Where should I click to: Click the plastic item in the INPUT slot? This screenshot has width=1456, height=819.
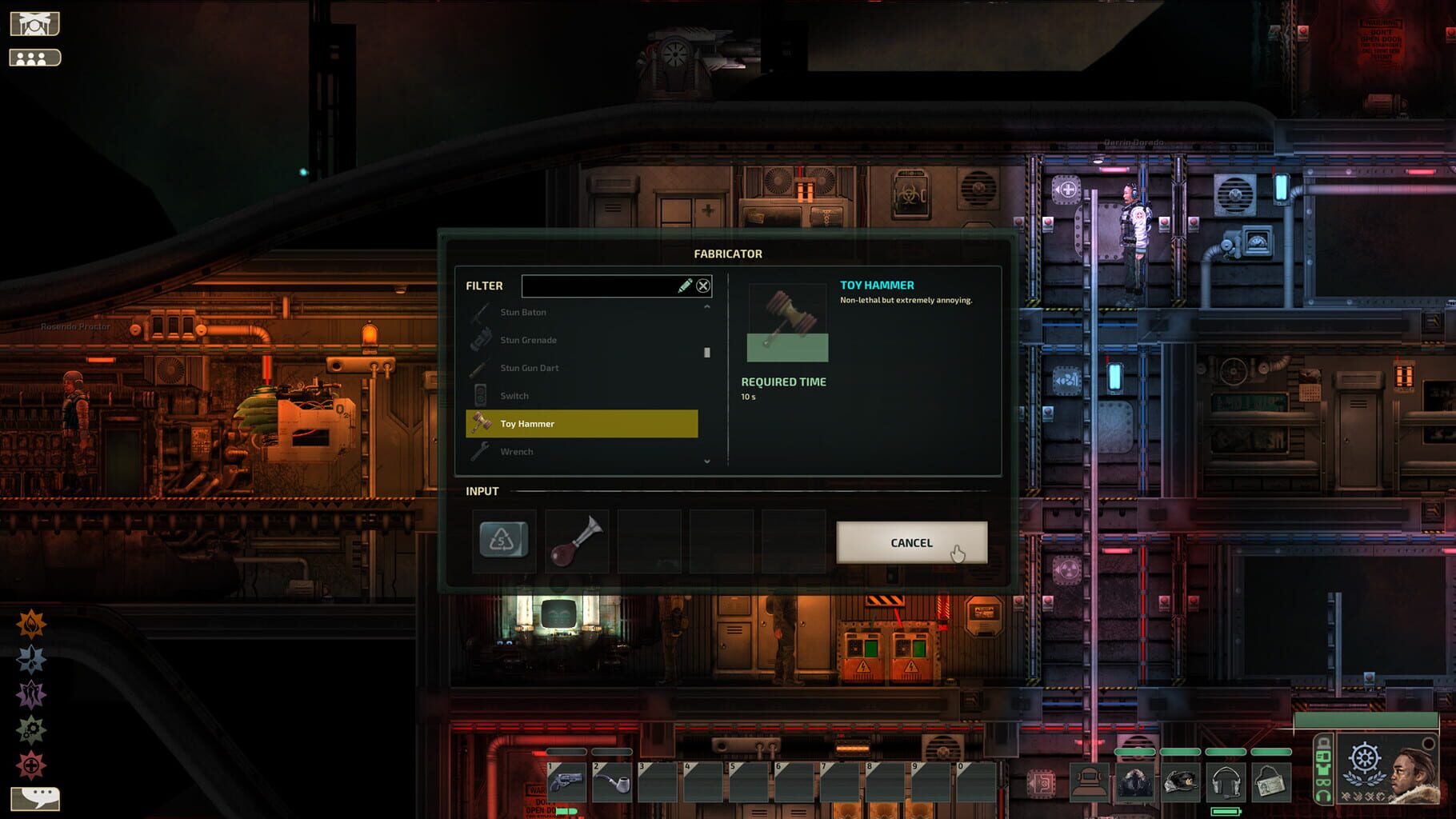pos(503,540)
